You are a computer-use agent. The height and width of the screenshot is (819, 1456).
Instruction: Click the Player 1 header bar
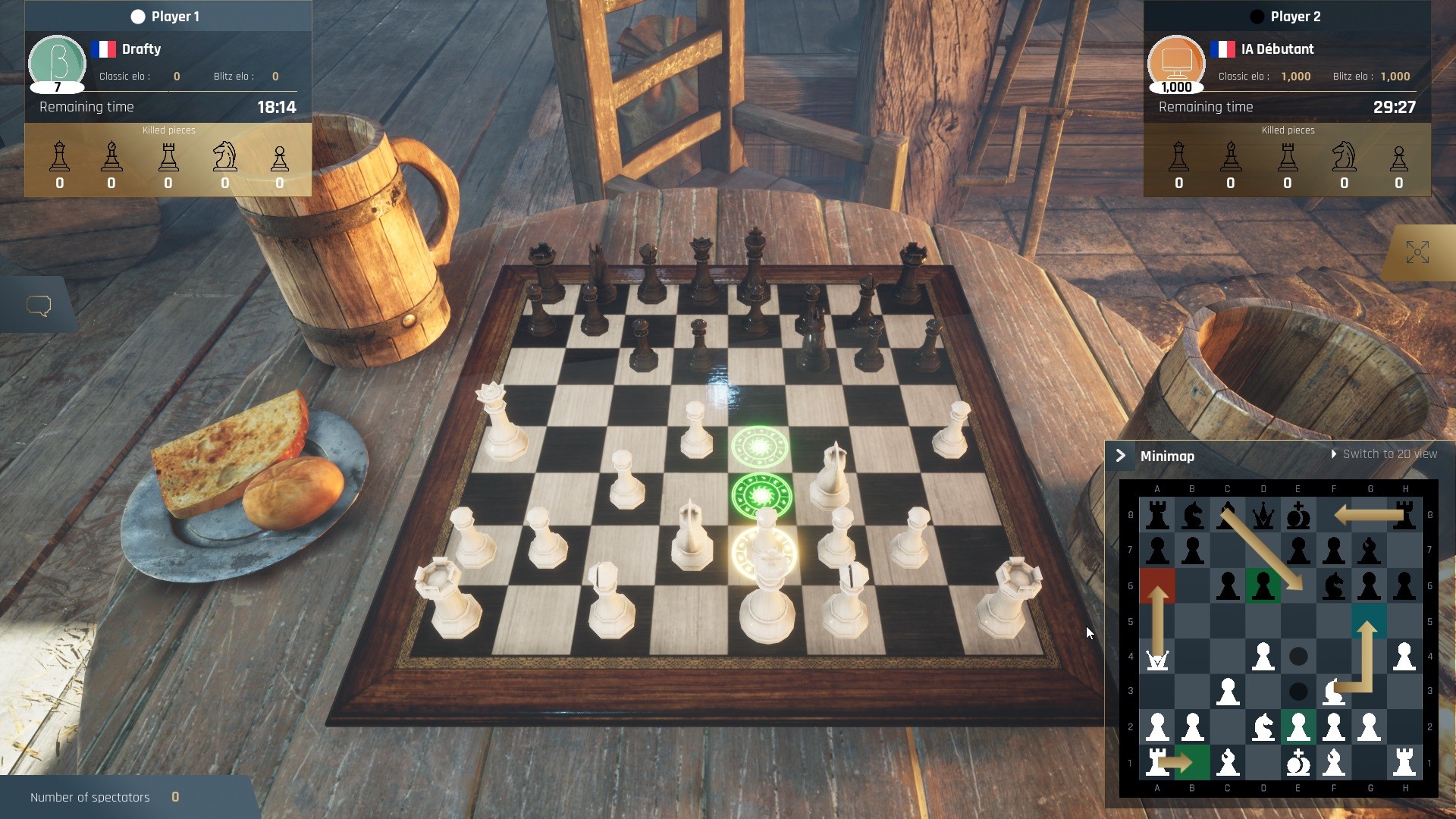pos(168,15)
